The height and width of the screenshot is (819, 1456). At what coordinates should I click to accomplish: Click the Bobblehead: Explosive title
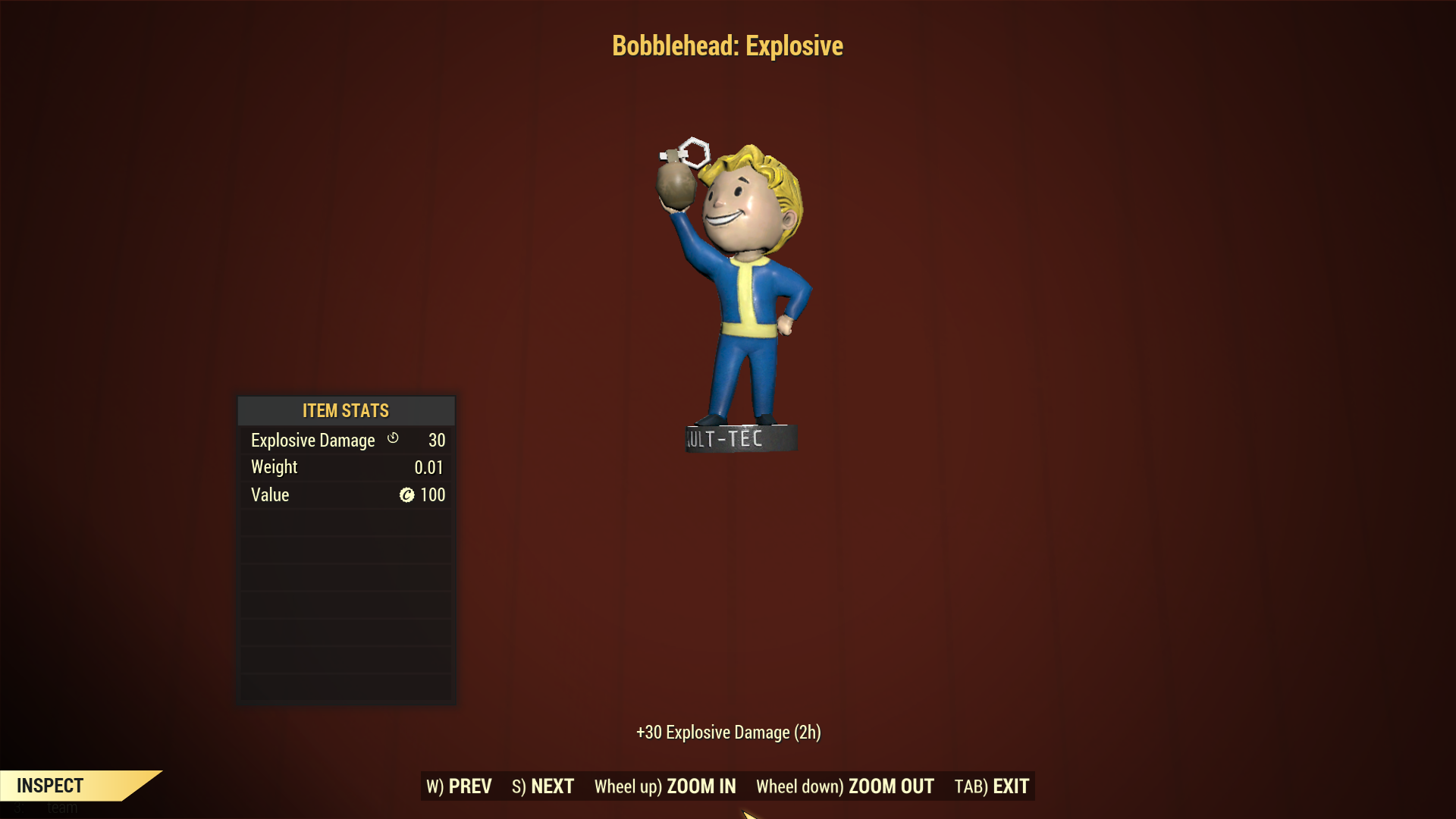coord(727,45)
